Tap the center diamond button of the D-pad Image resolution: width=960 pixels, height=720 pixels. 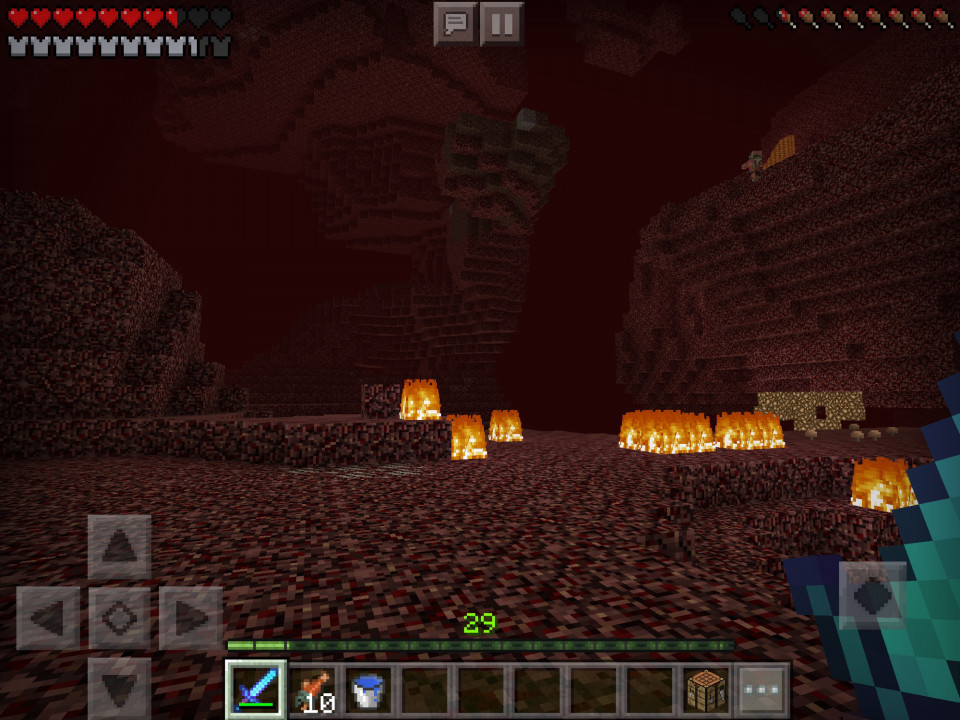point(119,618)
